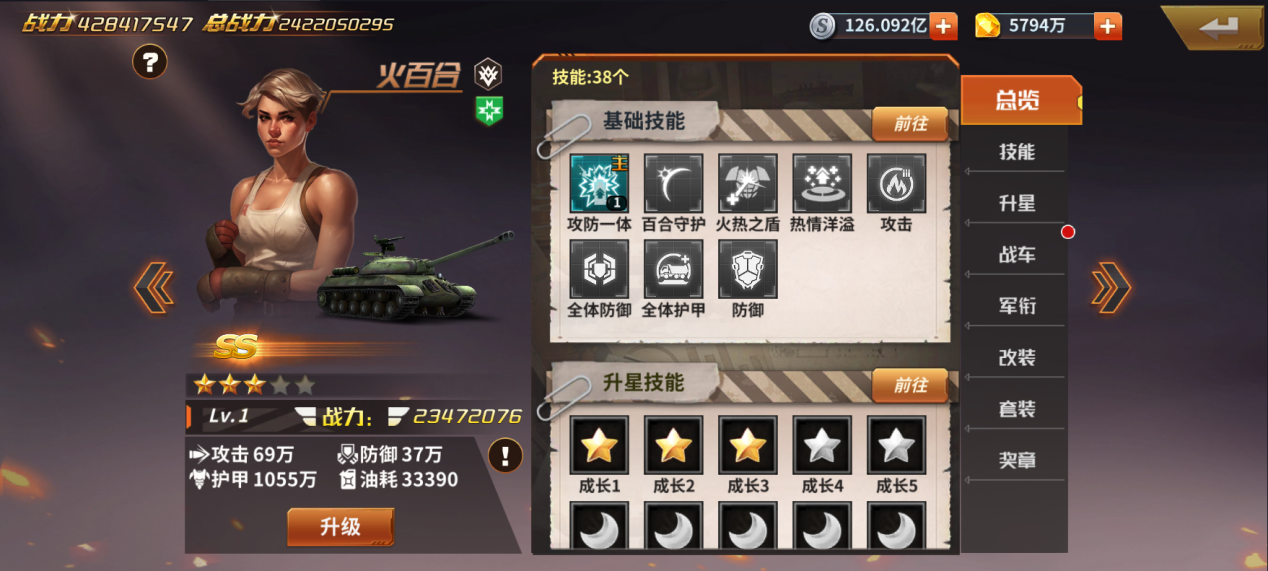
Task: Open the 战车 tank tab
Action: pyautogui.click(x=1017, y=255)
